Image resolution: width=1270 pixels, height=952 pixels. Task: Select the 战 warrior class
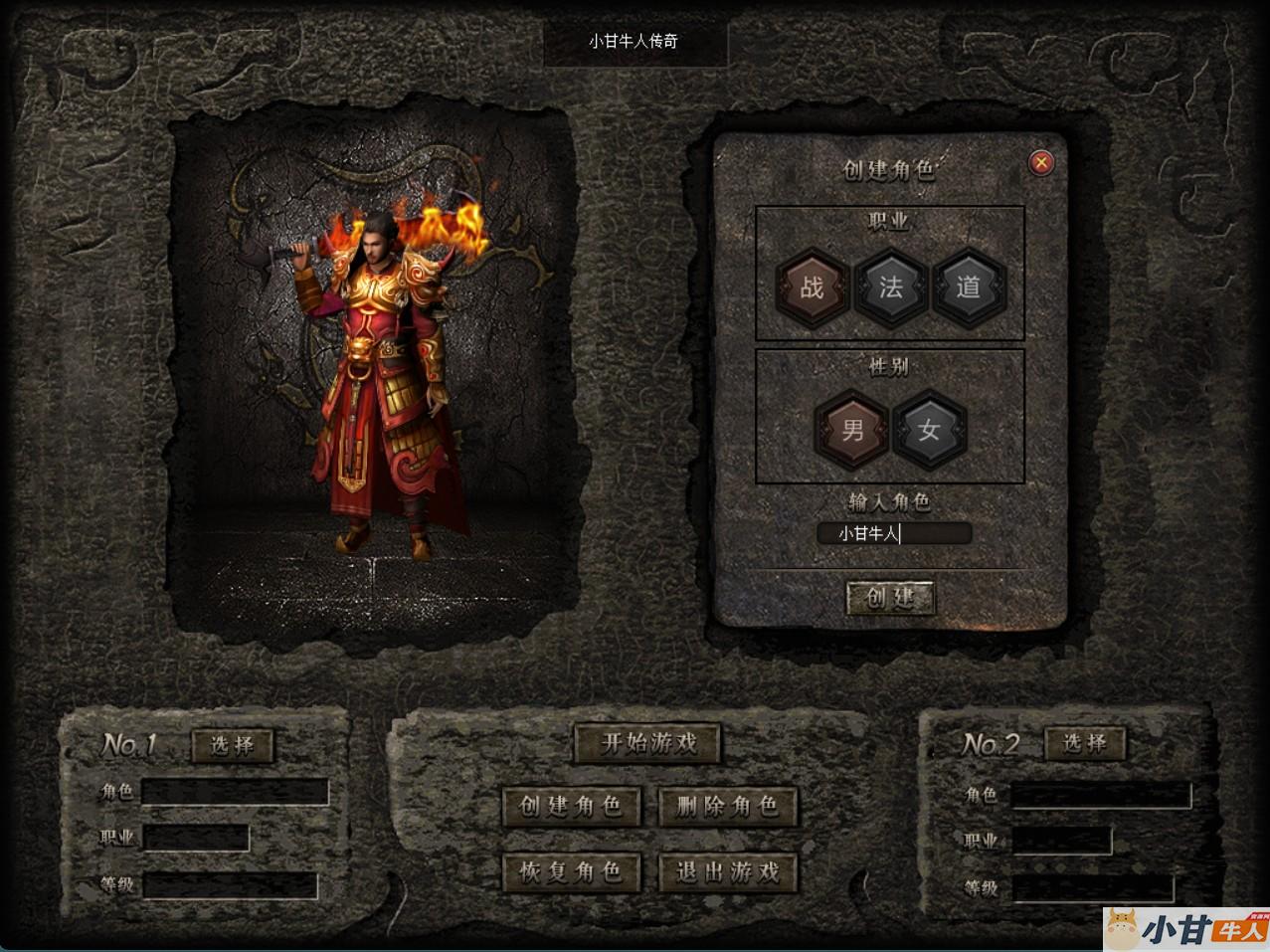pos(813,288)
